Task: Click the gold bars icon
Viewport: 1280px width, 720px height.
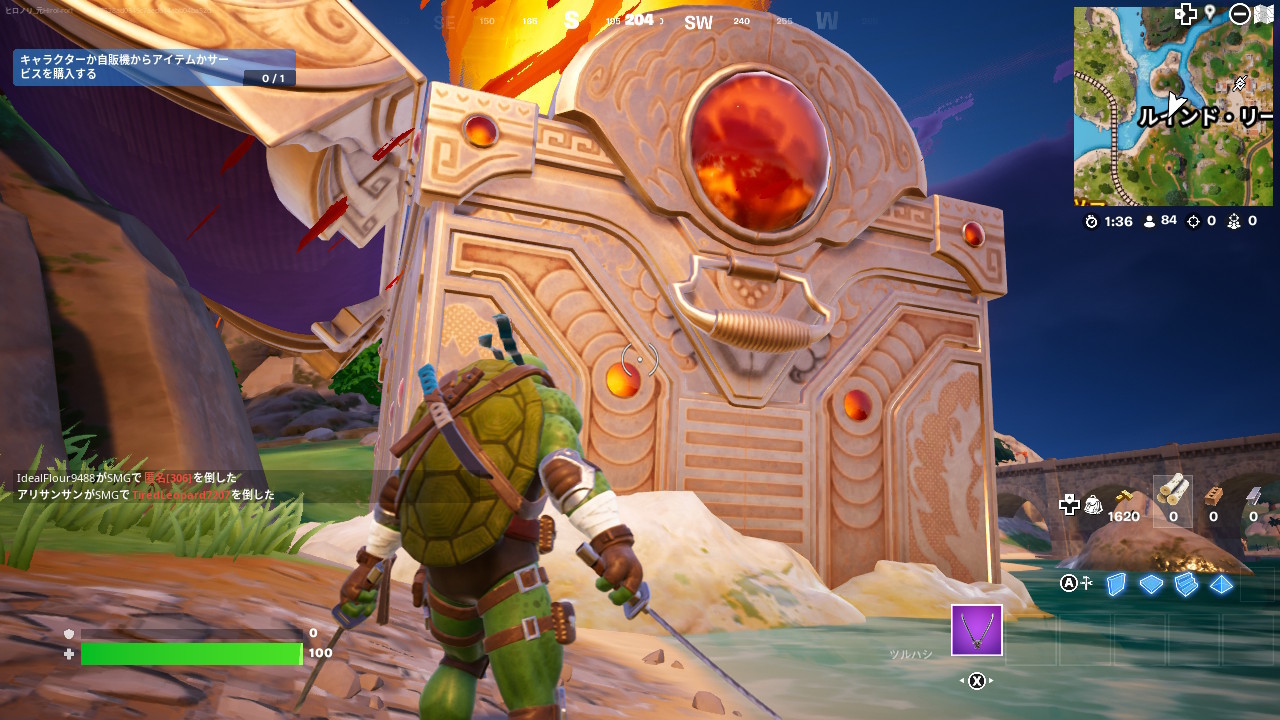Action: pos(1124,497)
